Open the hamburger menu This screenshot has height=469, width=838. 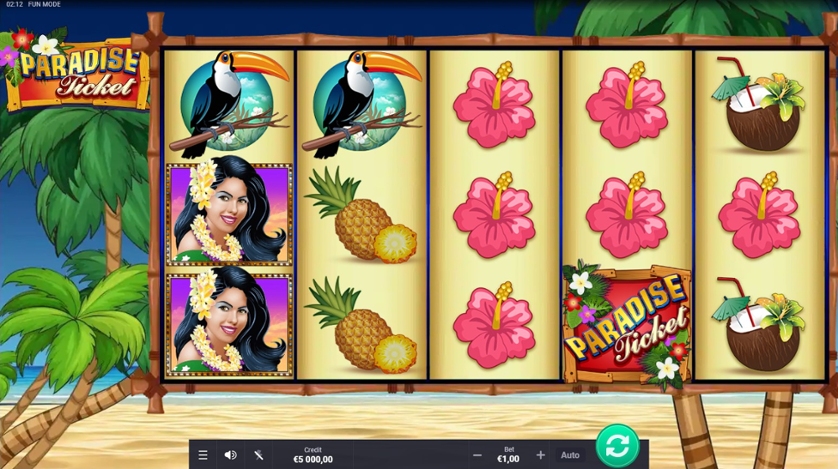click(x=203, y=455)
